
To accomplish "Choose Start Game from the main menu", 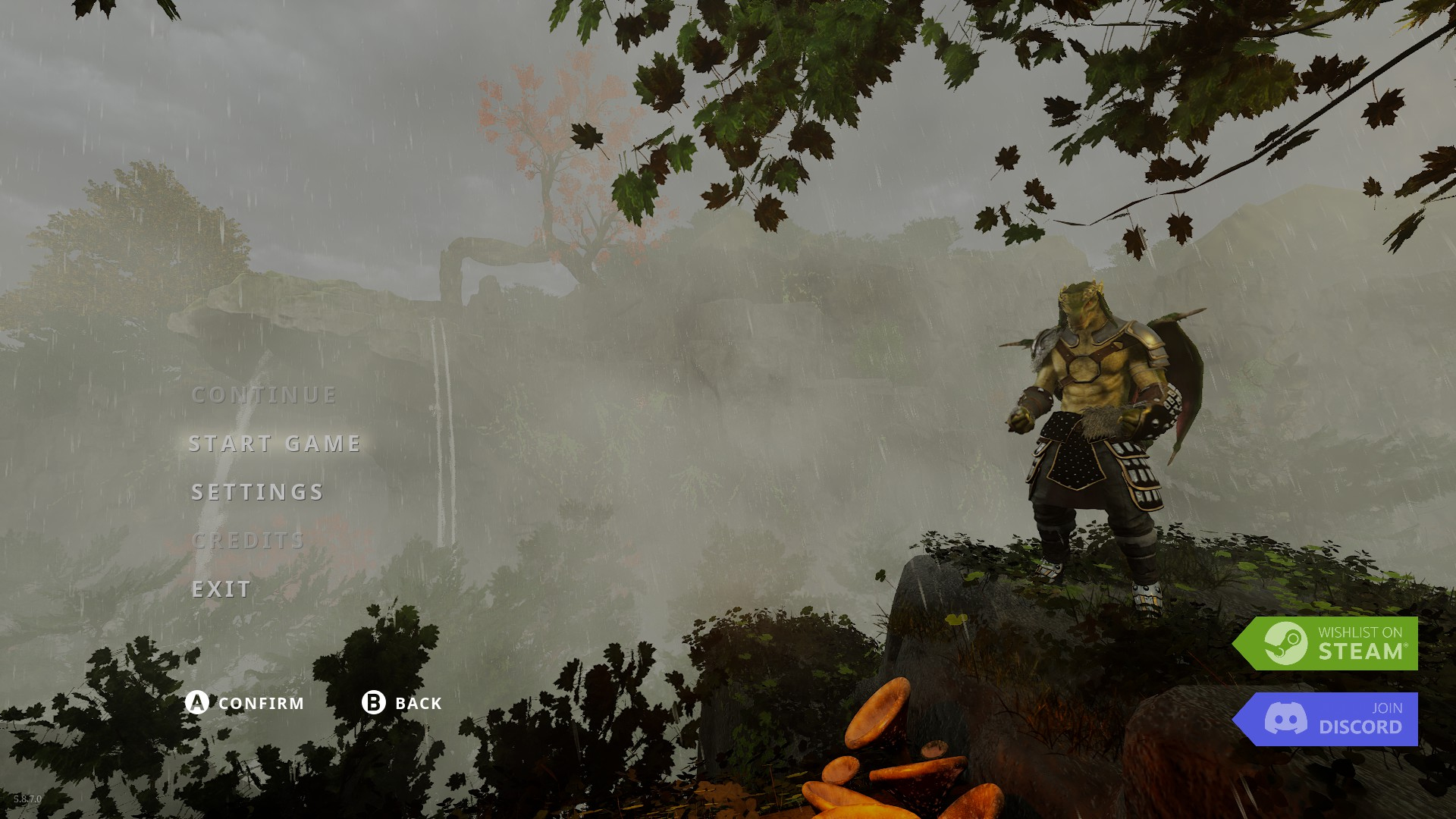I will pos(275,444).
